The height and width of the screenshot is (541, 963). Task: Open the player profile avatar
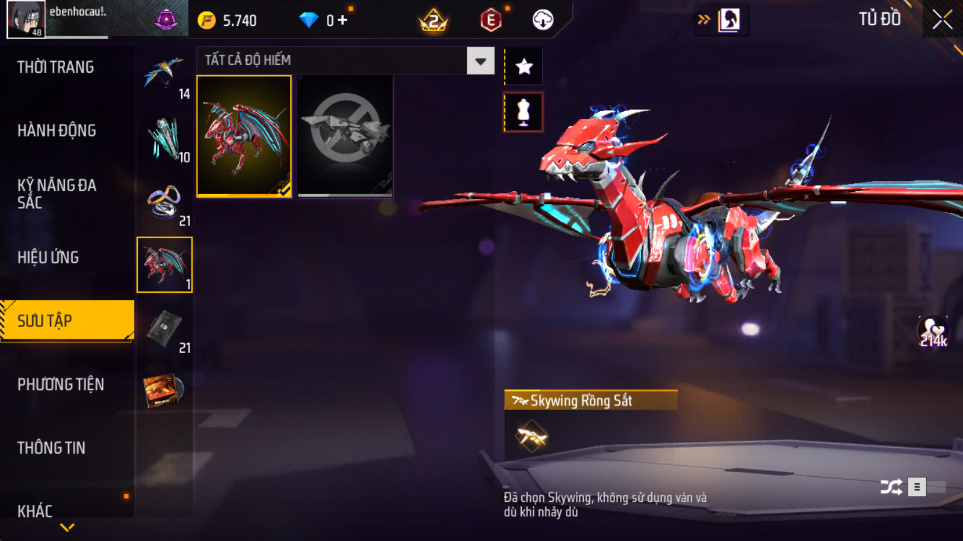pyautogui.click(x=24, y=20)
